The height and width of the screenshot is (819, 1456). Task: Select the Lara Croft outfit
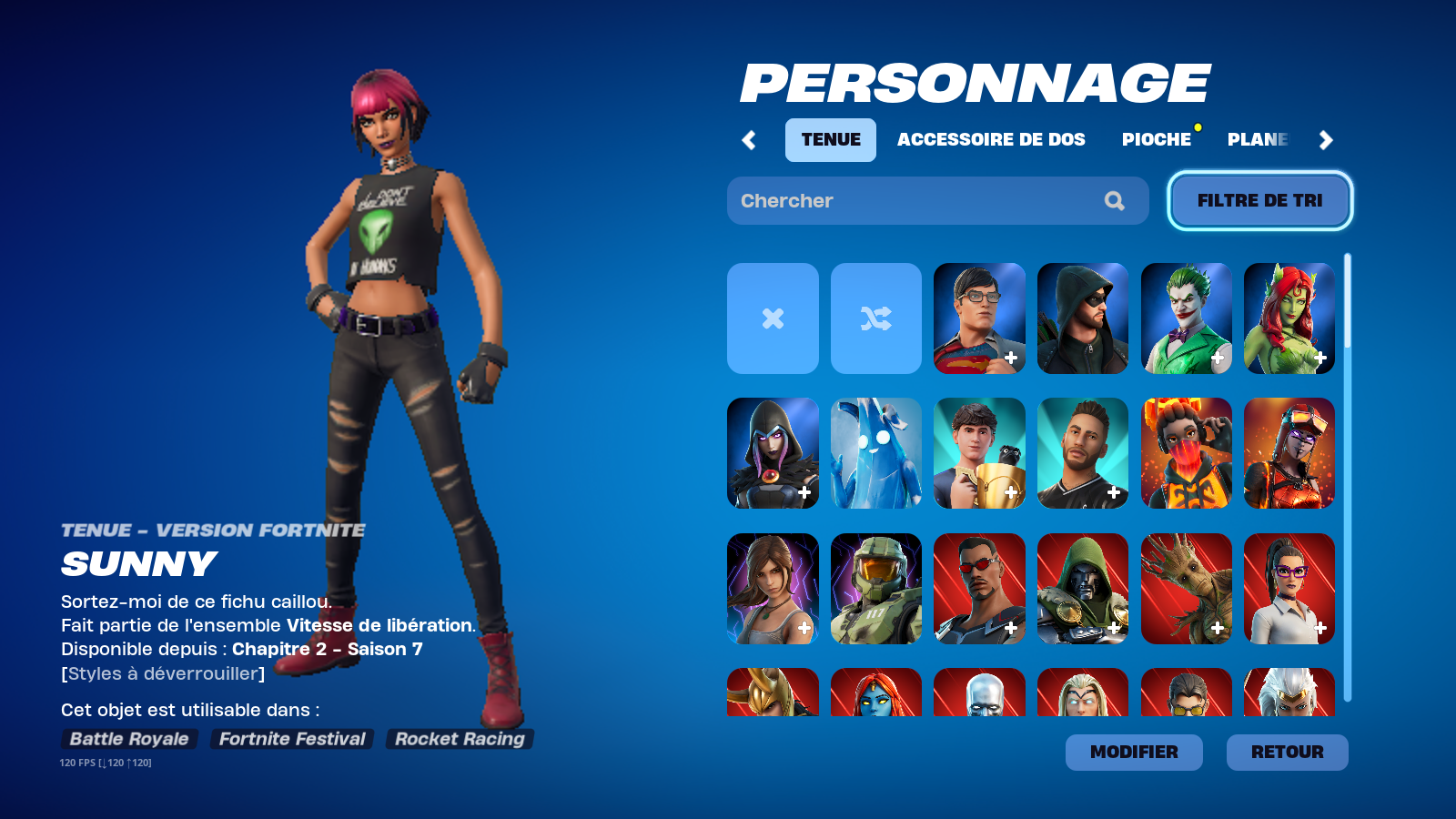click(x=772, y=590)
